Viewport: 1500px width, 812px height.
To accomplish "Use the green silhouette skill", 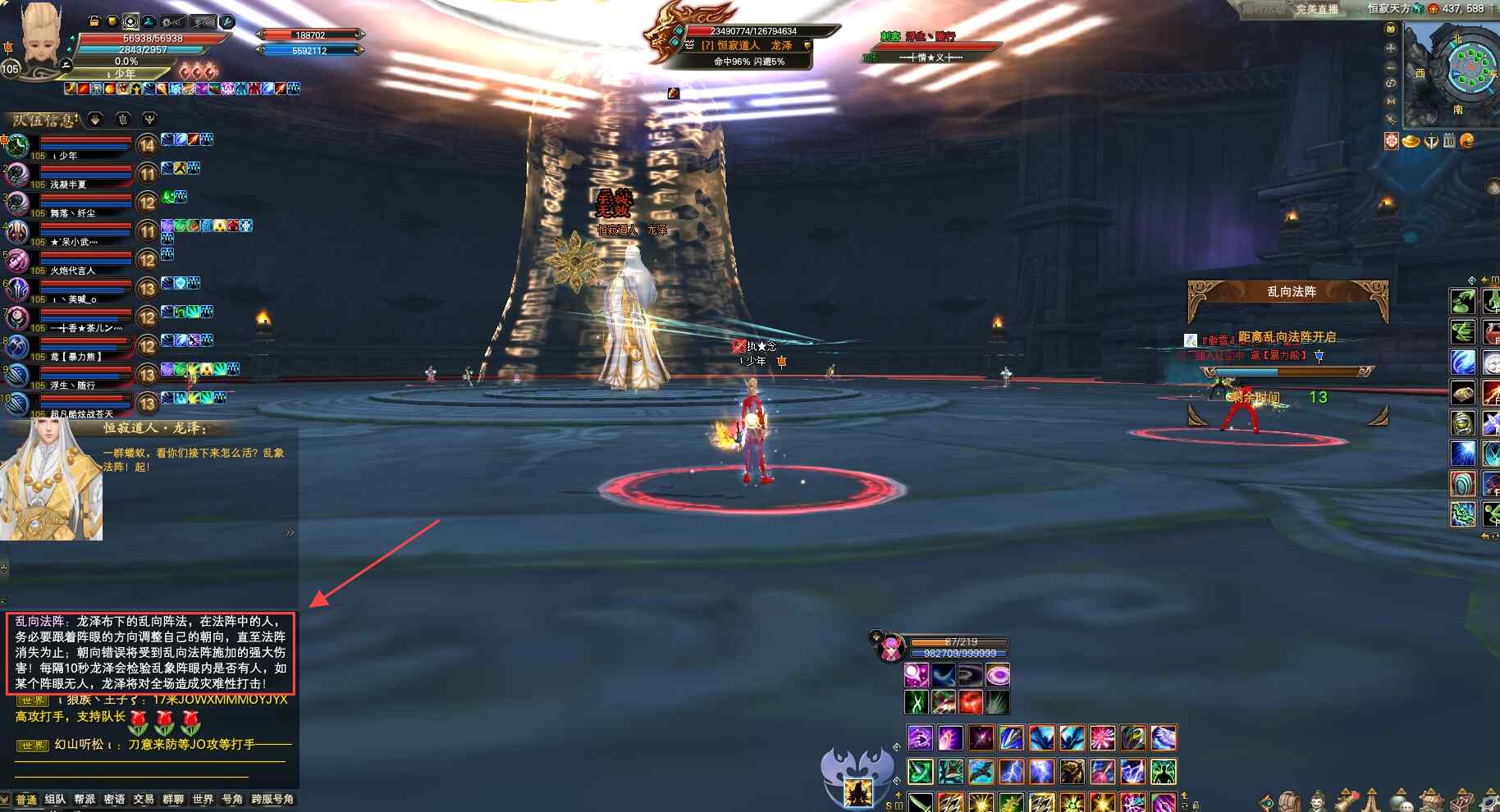I will pyautogui.click(x=1163, y=771).
